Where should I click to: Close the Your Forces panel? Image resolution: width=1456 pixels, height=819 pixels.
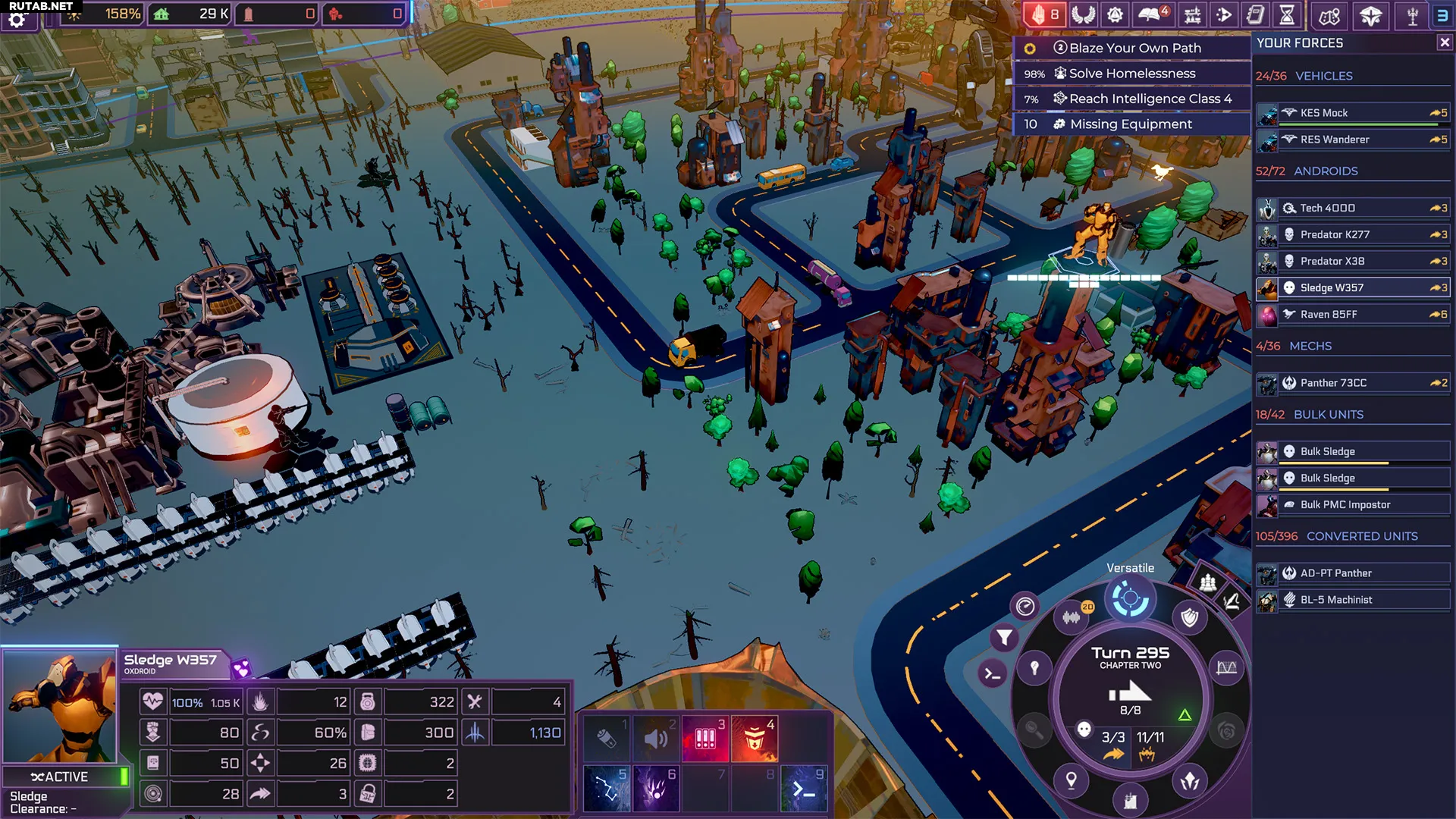[1444, 43]
